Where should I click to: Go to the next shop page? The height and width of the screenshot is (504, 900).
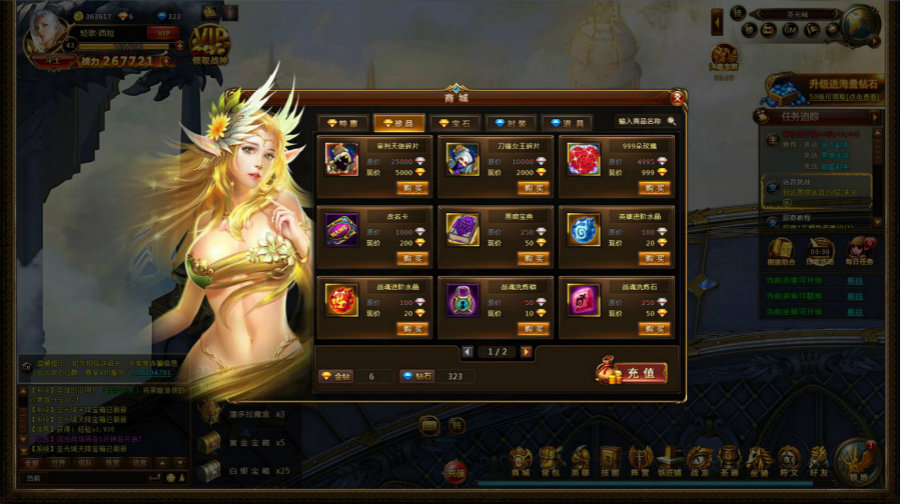pos(526,352)
